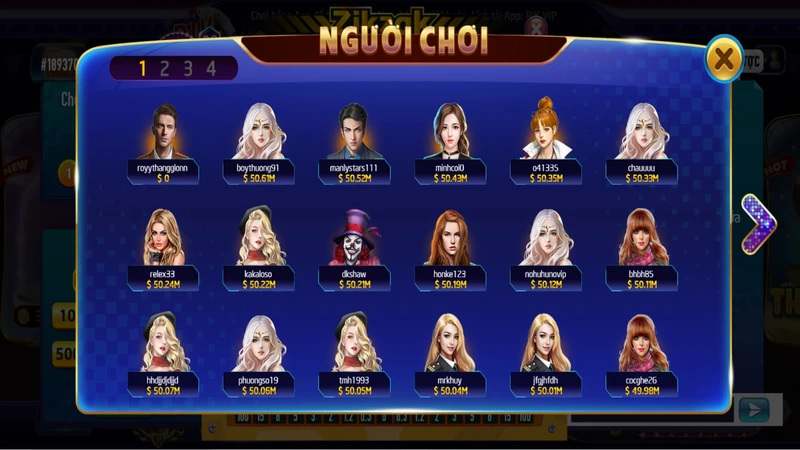Choose player honke123
The image size is (800, 450).
(450, 238)
